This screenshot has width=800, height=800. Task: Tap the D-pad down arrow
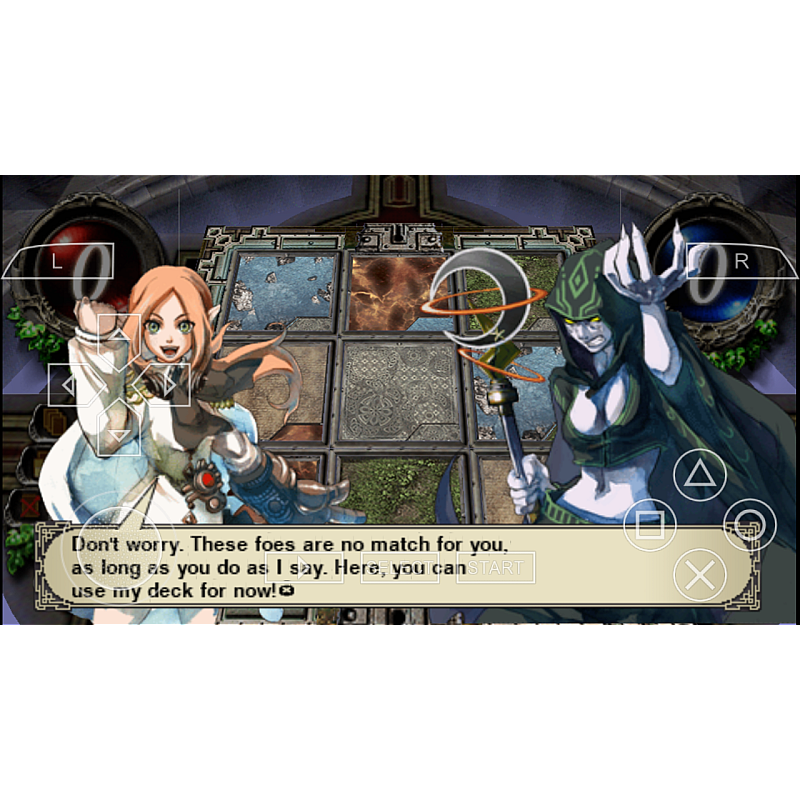(x=119, y=432)
